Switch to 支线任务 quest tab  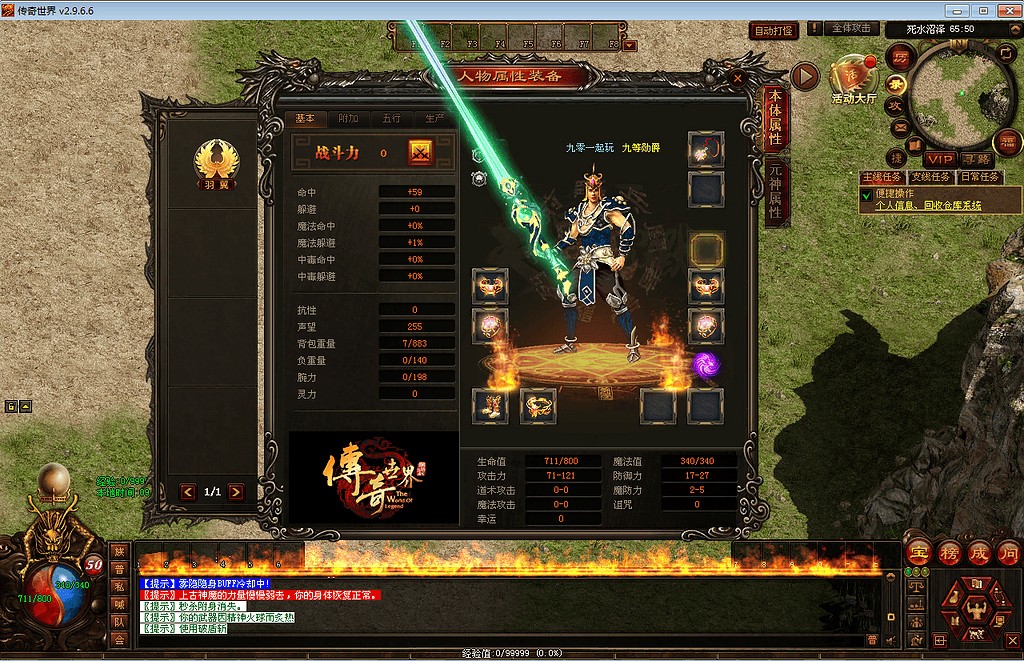pos(931,177)
